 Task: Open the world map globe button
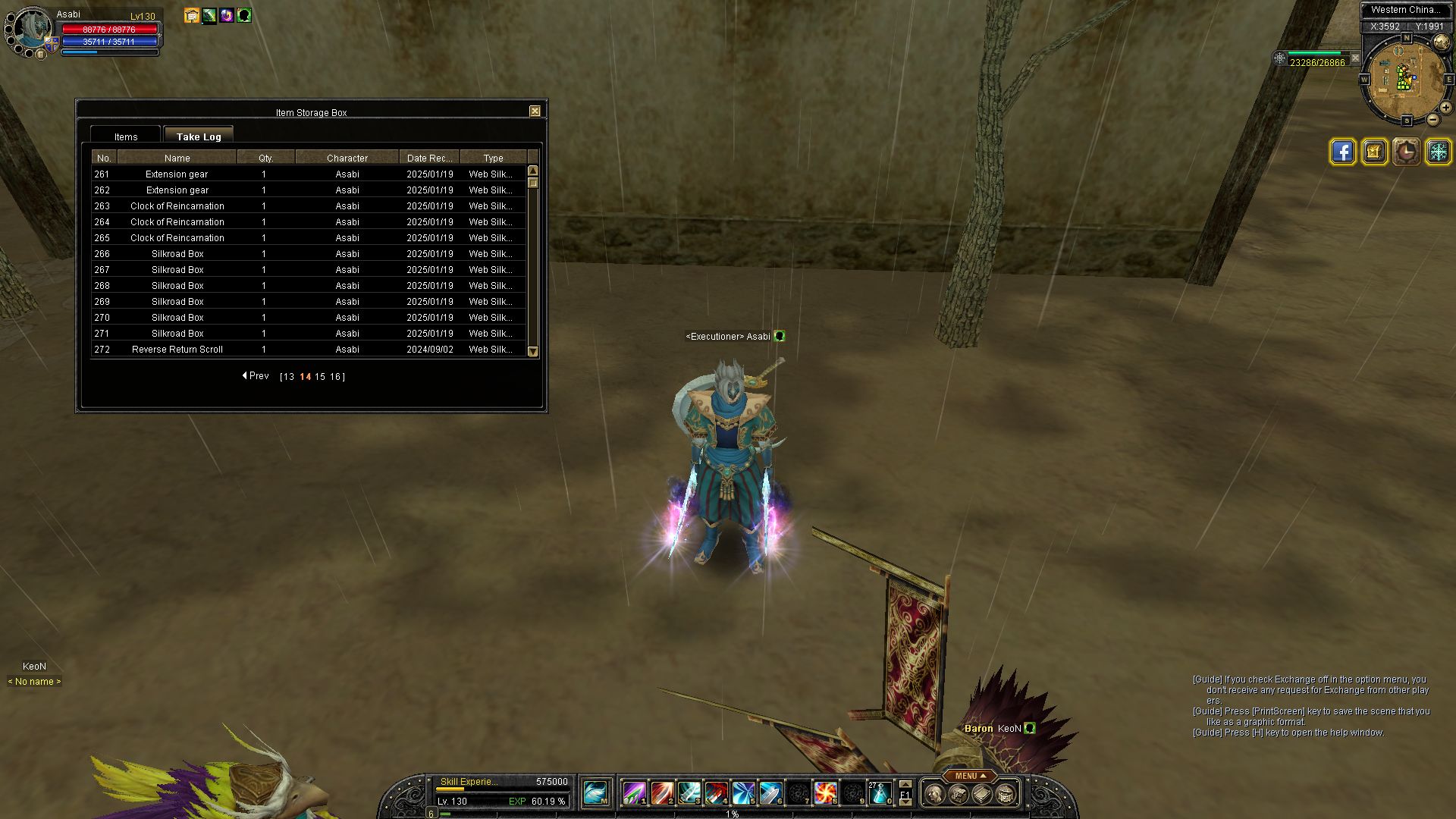[1442, 42]
